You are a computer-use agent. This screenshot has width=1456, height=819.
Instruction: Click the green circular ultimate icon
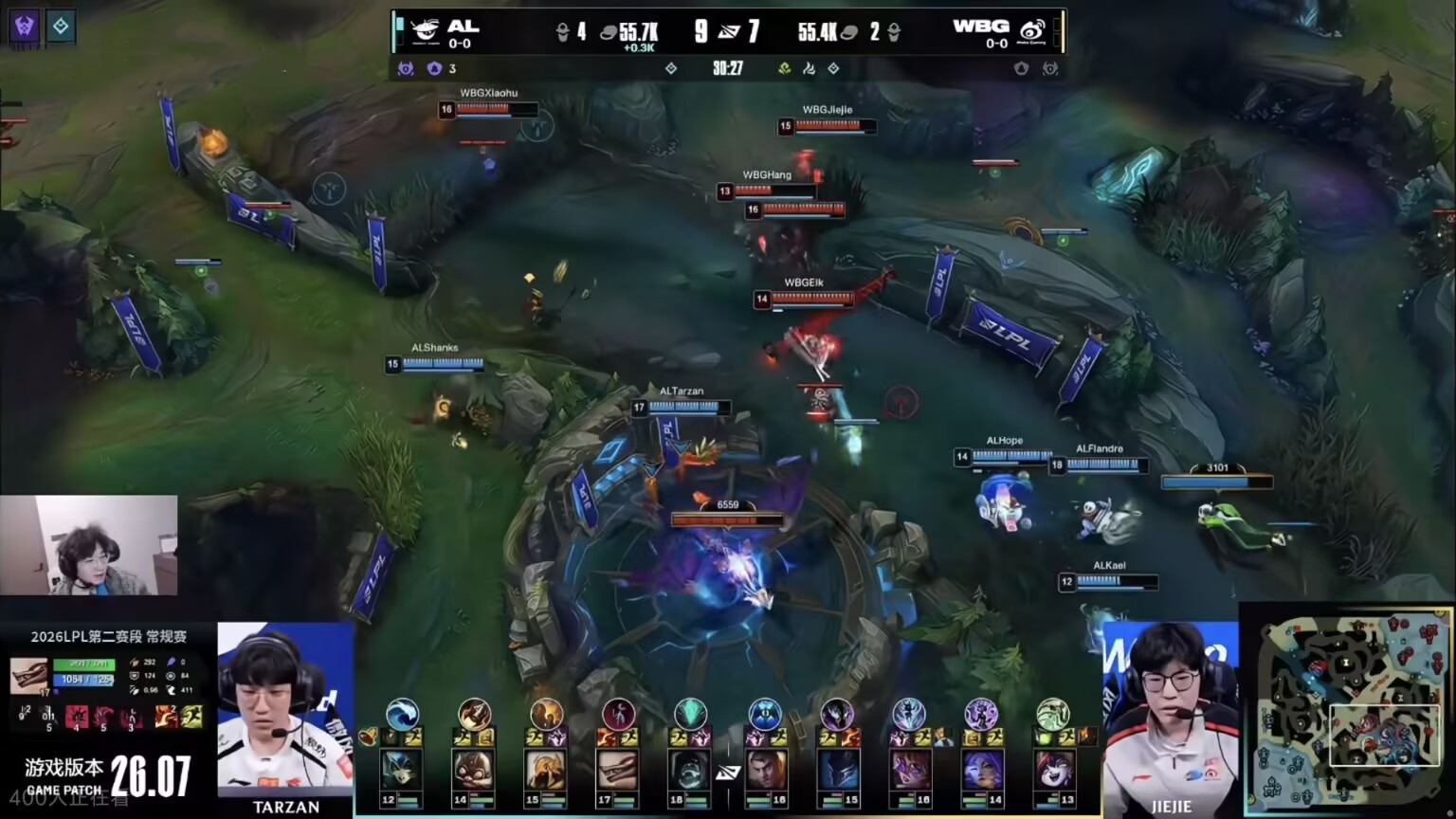[x=1052, y=714]
